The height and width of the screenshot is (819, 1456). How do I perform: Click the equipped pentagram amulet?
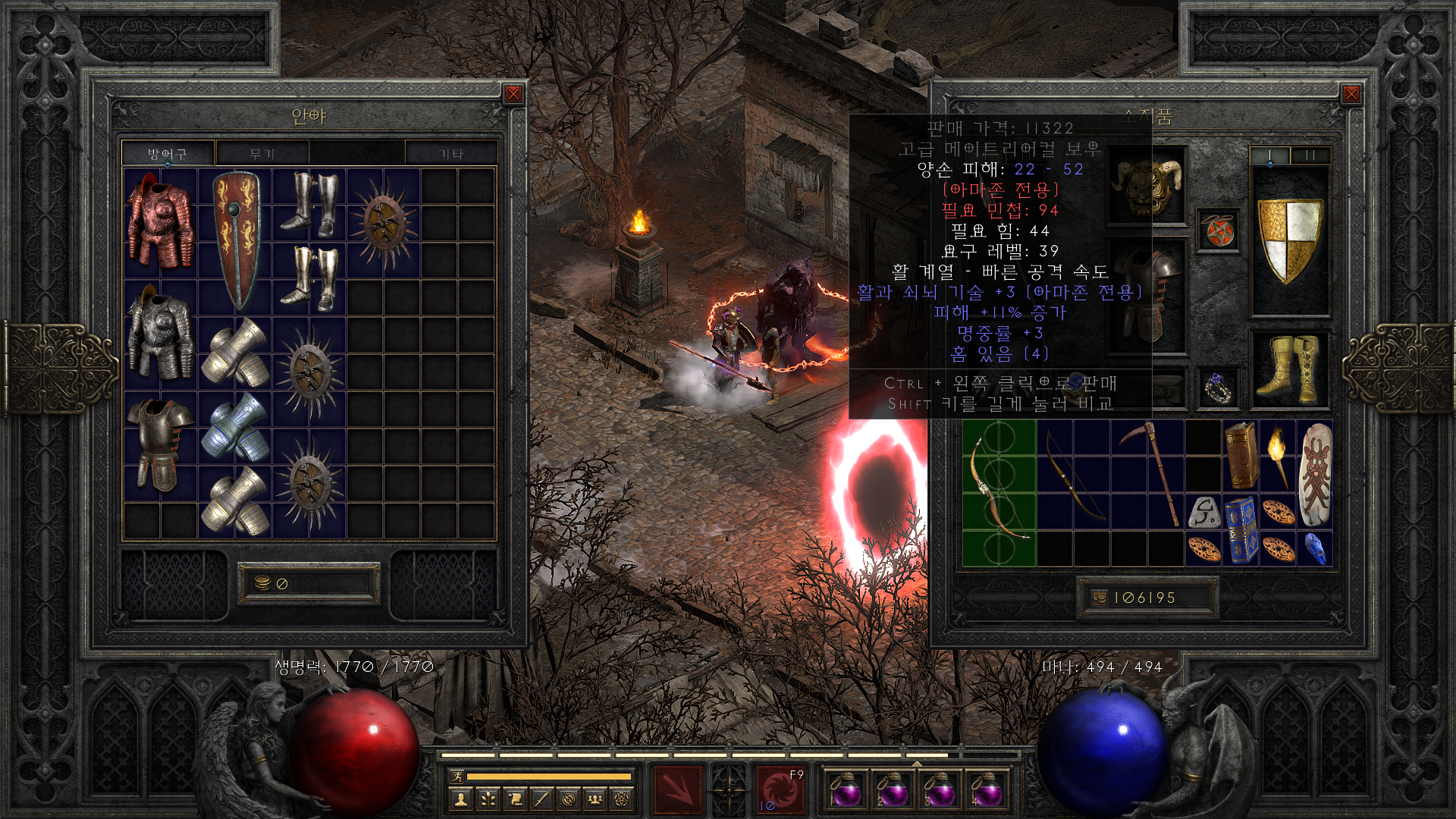pos(1219,230)
